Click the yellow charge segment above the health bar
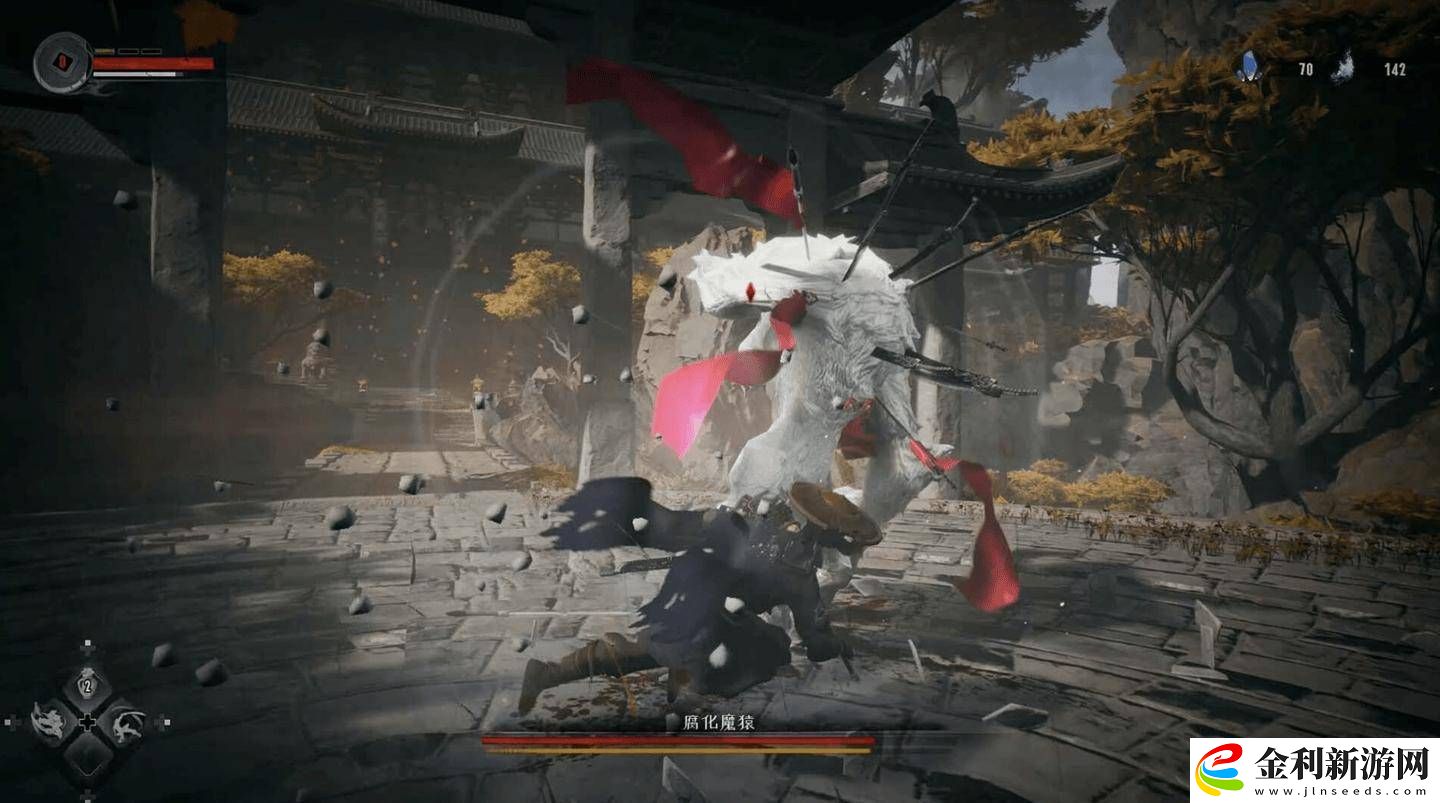Viewport: 1440px width, 803px height. [x=105, y=51]
